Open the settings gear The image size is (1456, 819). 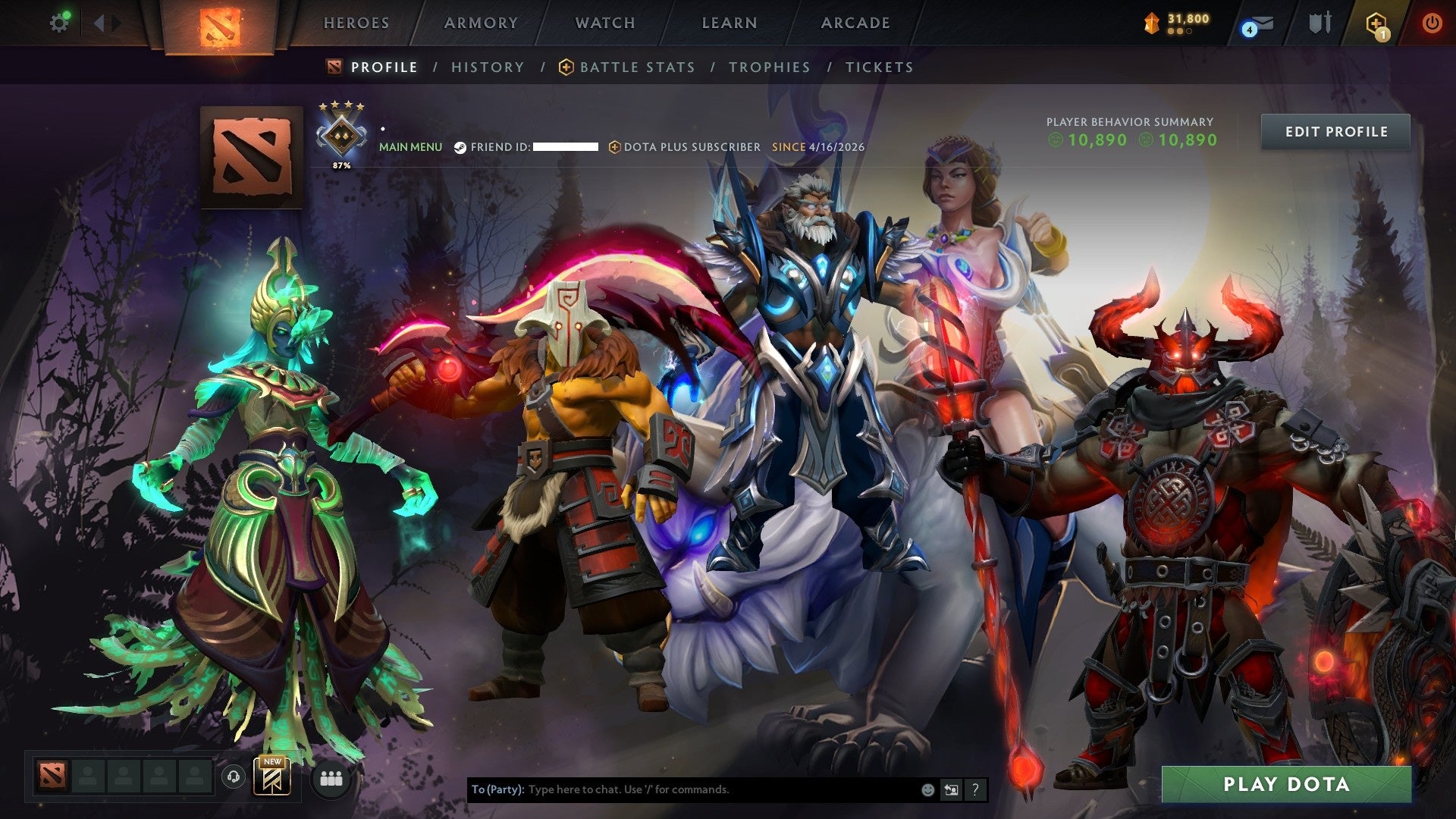tap(60, 22)
